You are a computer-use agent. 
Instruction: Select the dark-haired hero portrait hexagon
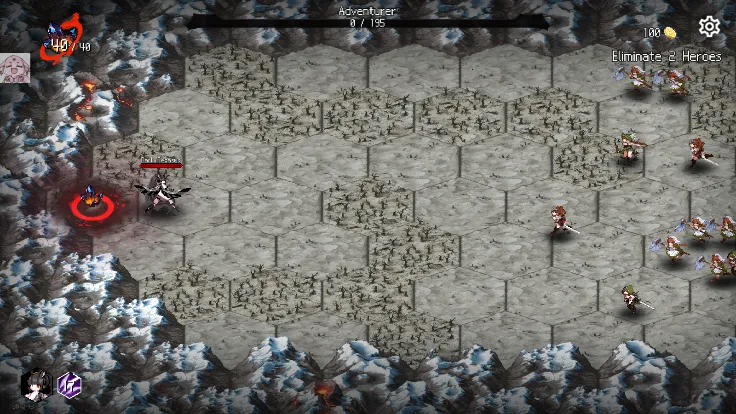click(36, 384)
